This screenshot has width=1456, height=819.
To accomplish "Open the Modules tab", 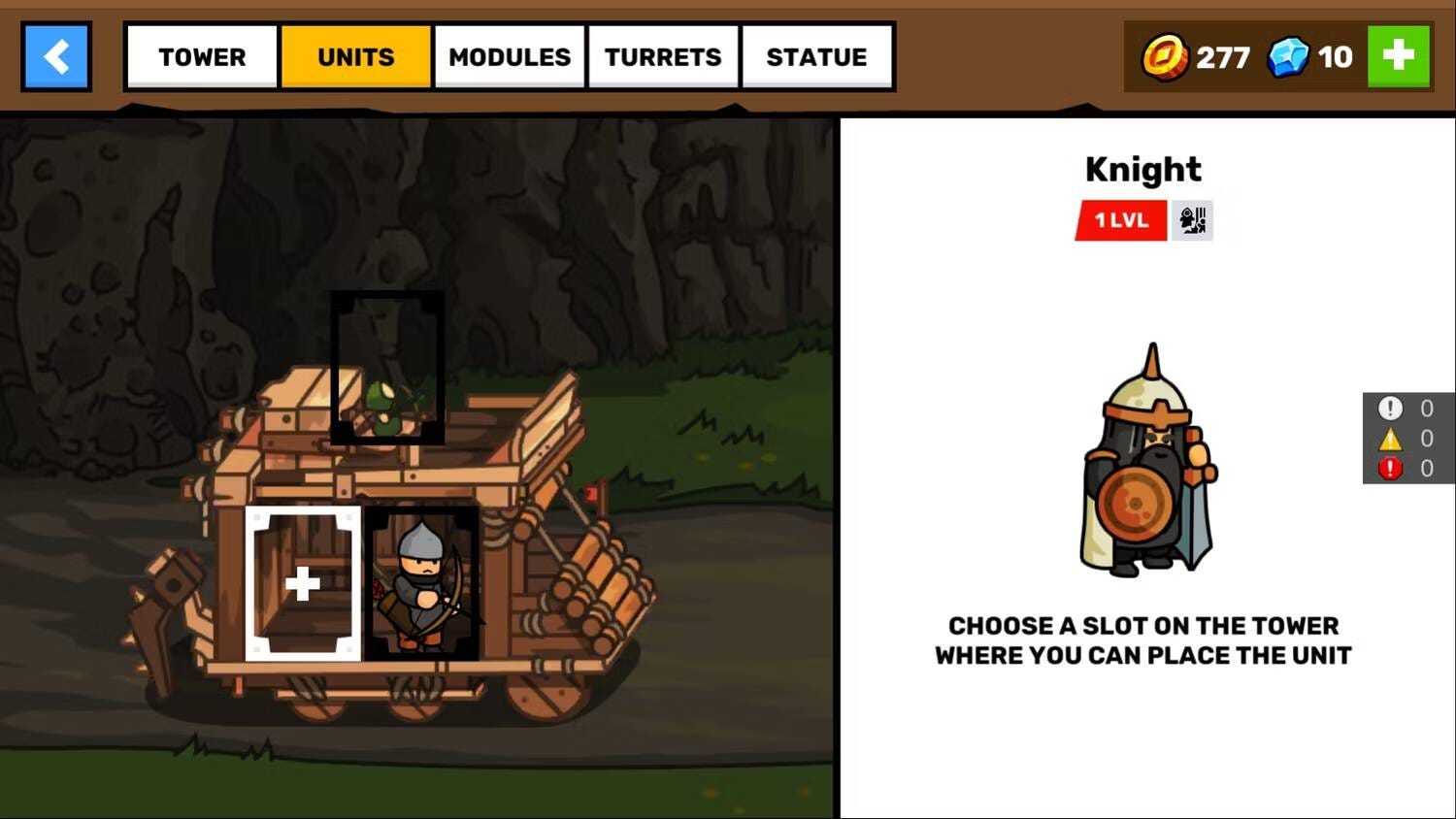I will [510, 57].
